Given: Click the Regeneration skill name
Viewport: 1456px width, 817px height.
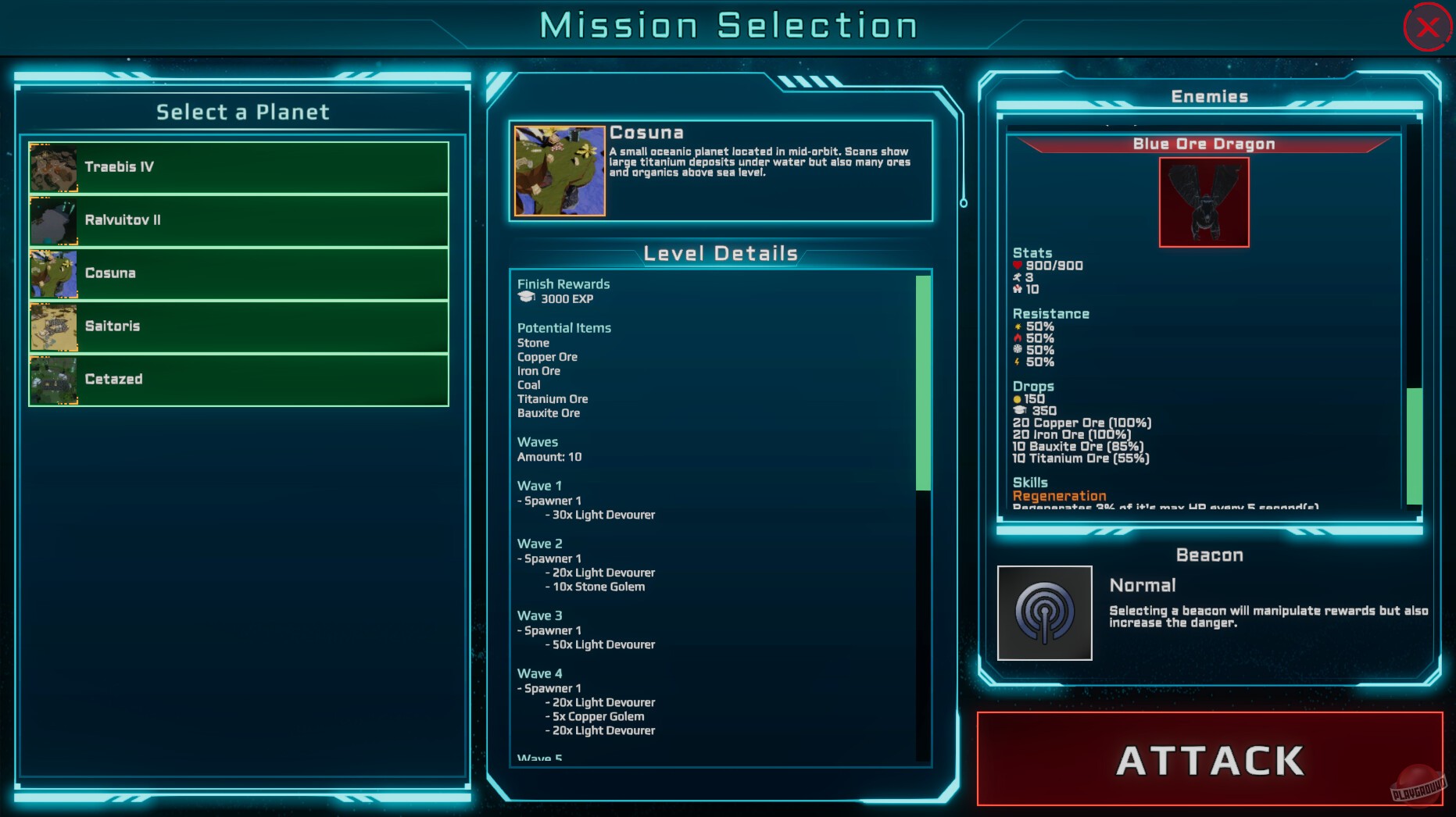Looking at the screenshot, I should coord(1058,495).
